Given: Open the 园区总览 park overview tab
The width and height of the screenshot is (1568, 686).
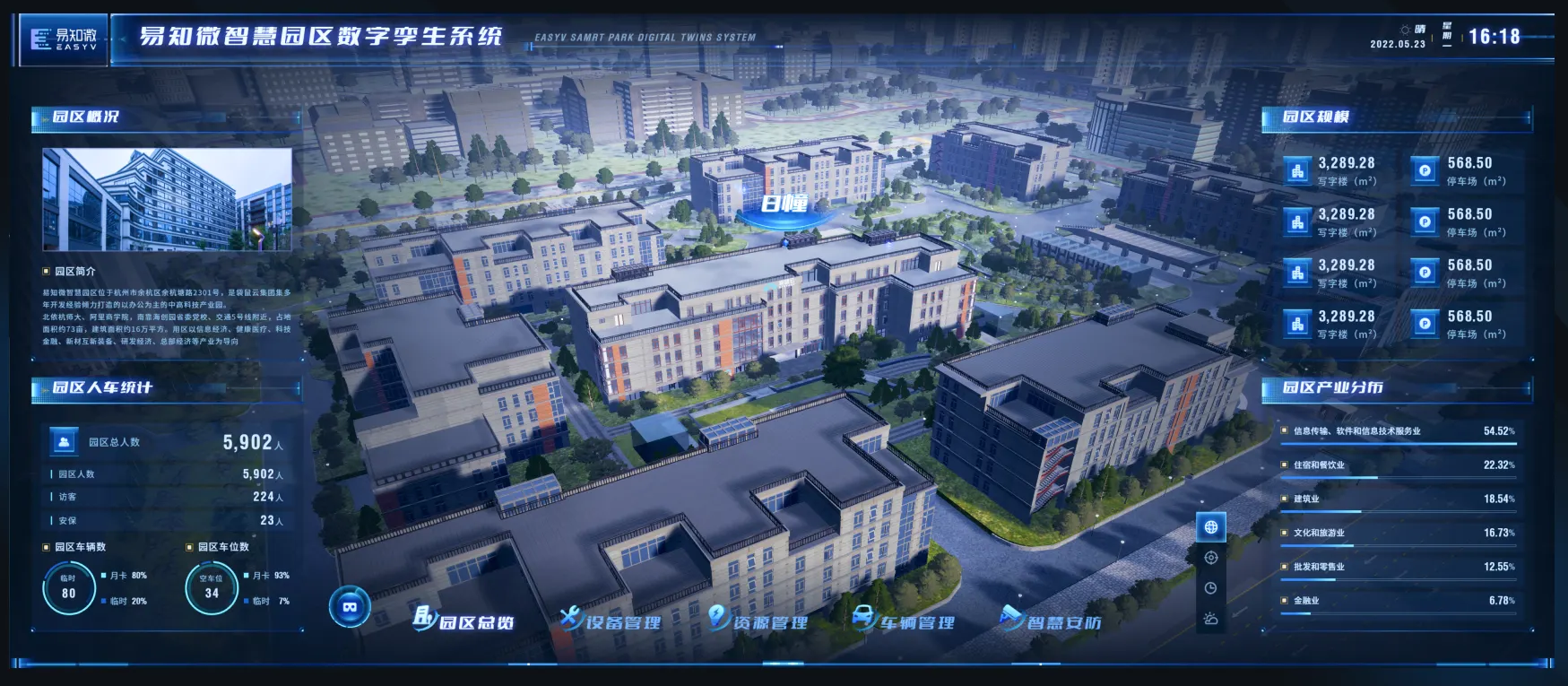Looking at the screenshot, I should pyautogui.click(x=464, y=621).
